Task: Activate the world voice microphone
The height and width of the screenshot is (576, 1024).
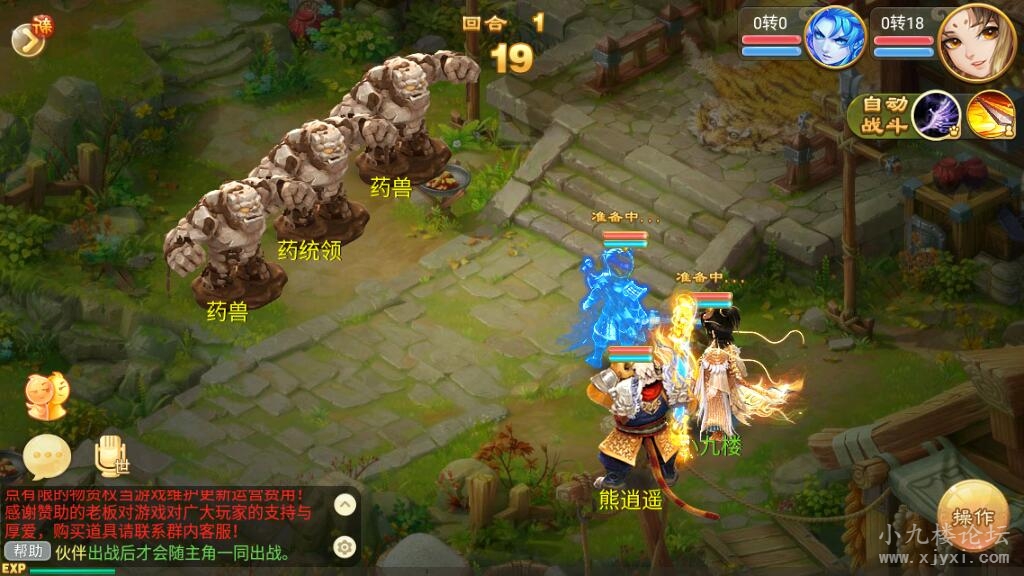Action: pyautogui.click(x=110, y=456)
